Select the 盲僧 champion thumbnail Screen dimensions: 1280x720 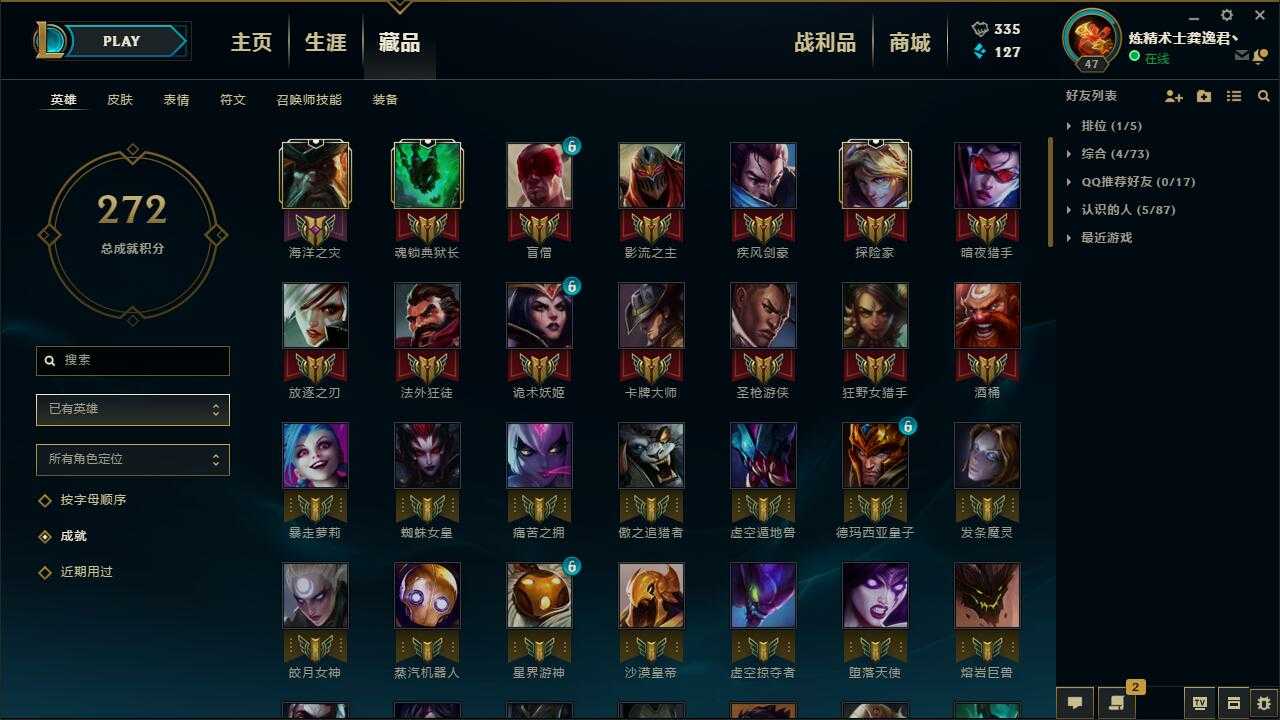pos(539,175)
